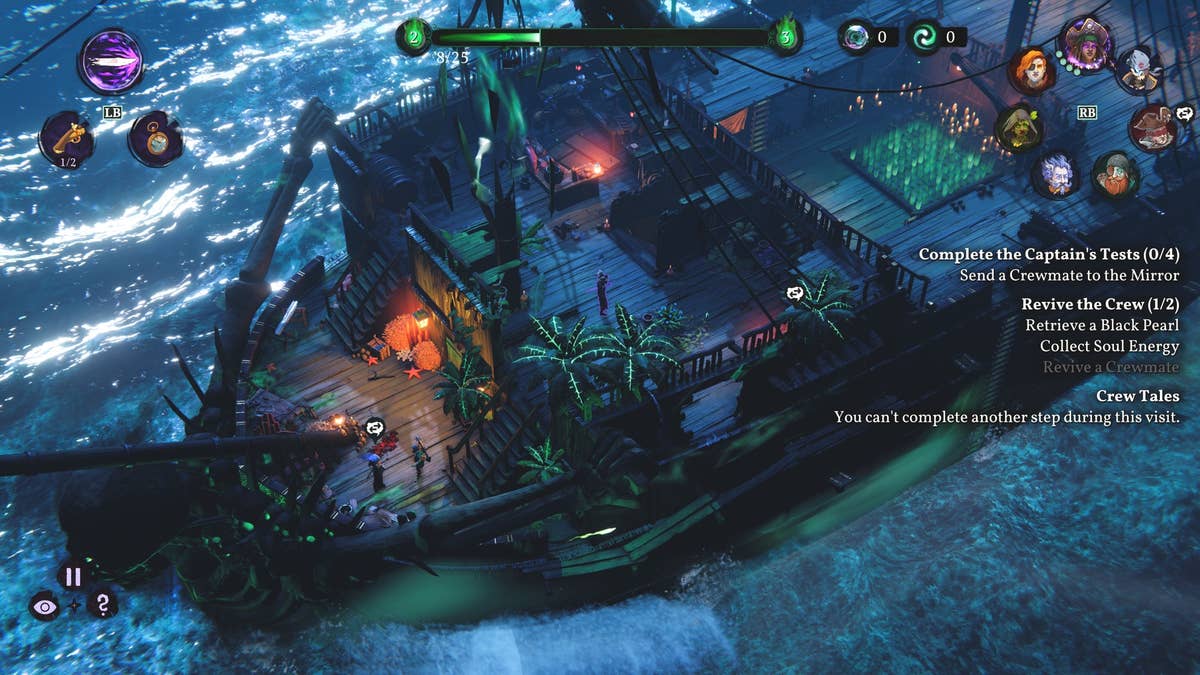Screen dimensions: 1200x675
Task: Choose the white skull-faced crewmate portrait
Action: point(1138,70)
